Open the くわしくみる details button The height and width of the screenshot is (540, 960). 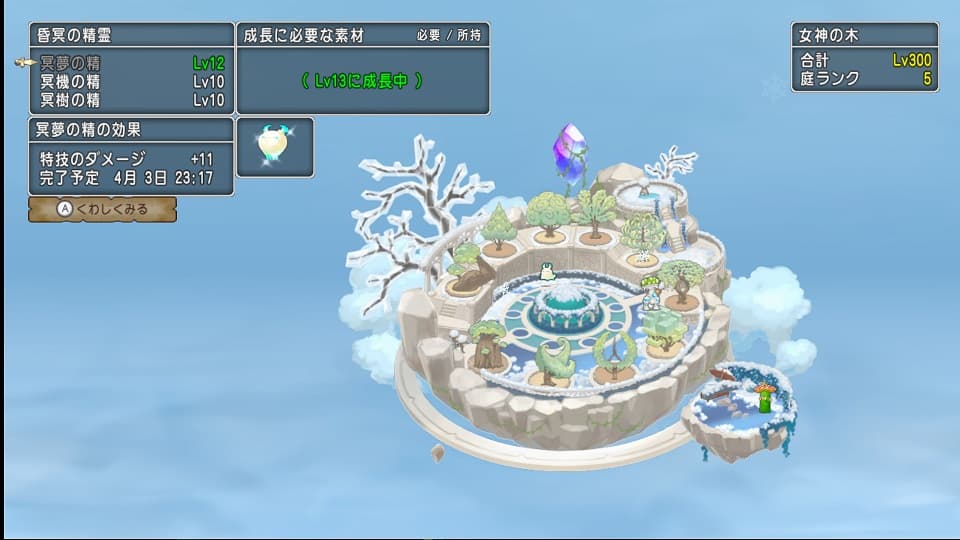(103, 209)
